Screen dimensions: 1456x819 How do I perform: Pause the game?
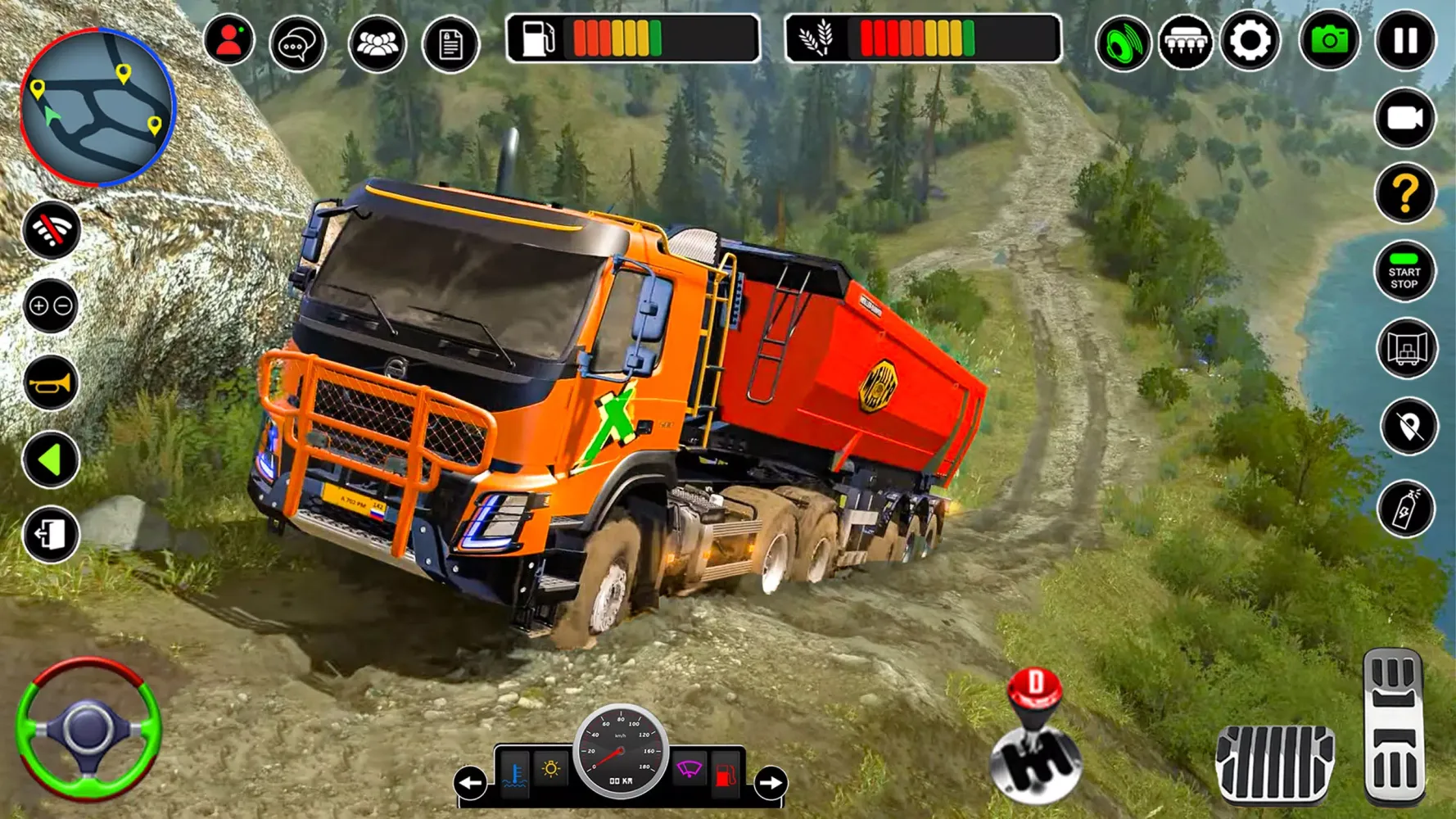[x=1404, y=38]
